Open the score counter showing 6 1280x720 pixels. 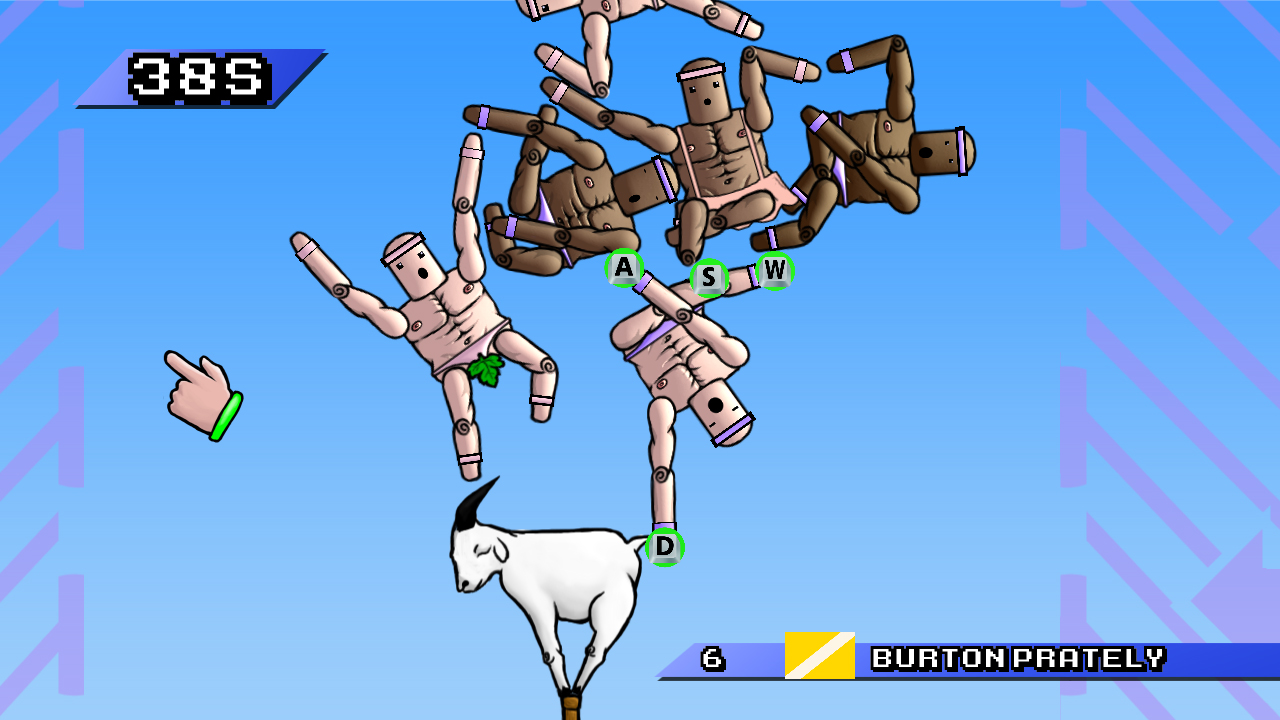pyautogui.click(x=712, y=658)
